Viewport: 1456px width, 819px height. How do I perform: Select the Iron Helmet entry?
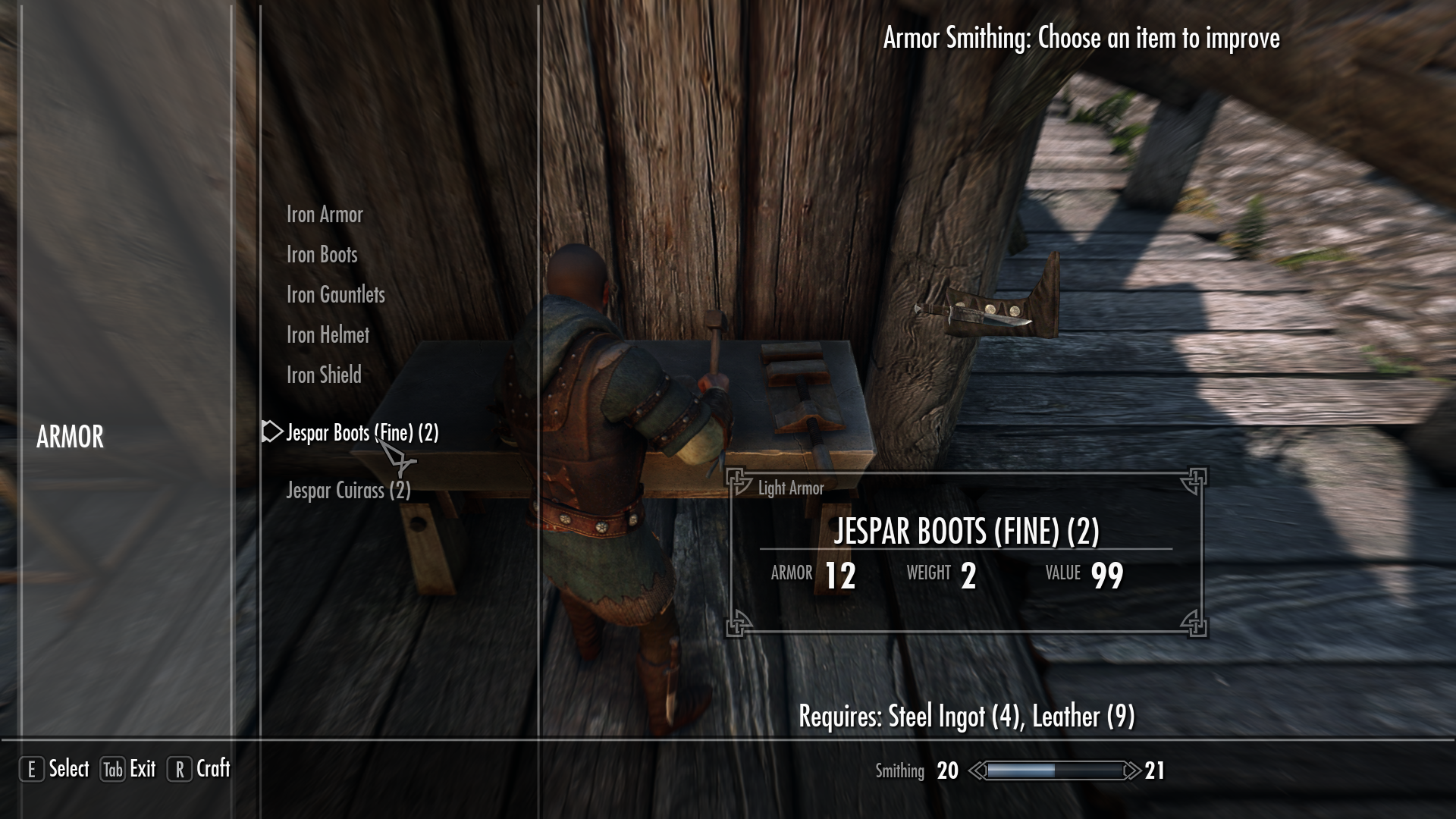328,334
